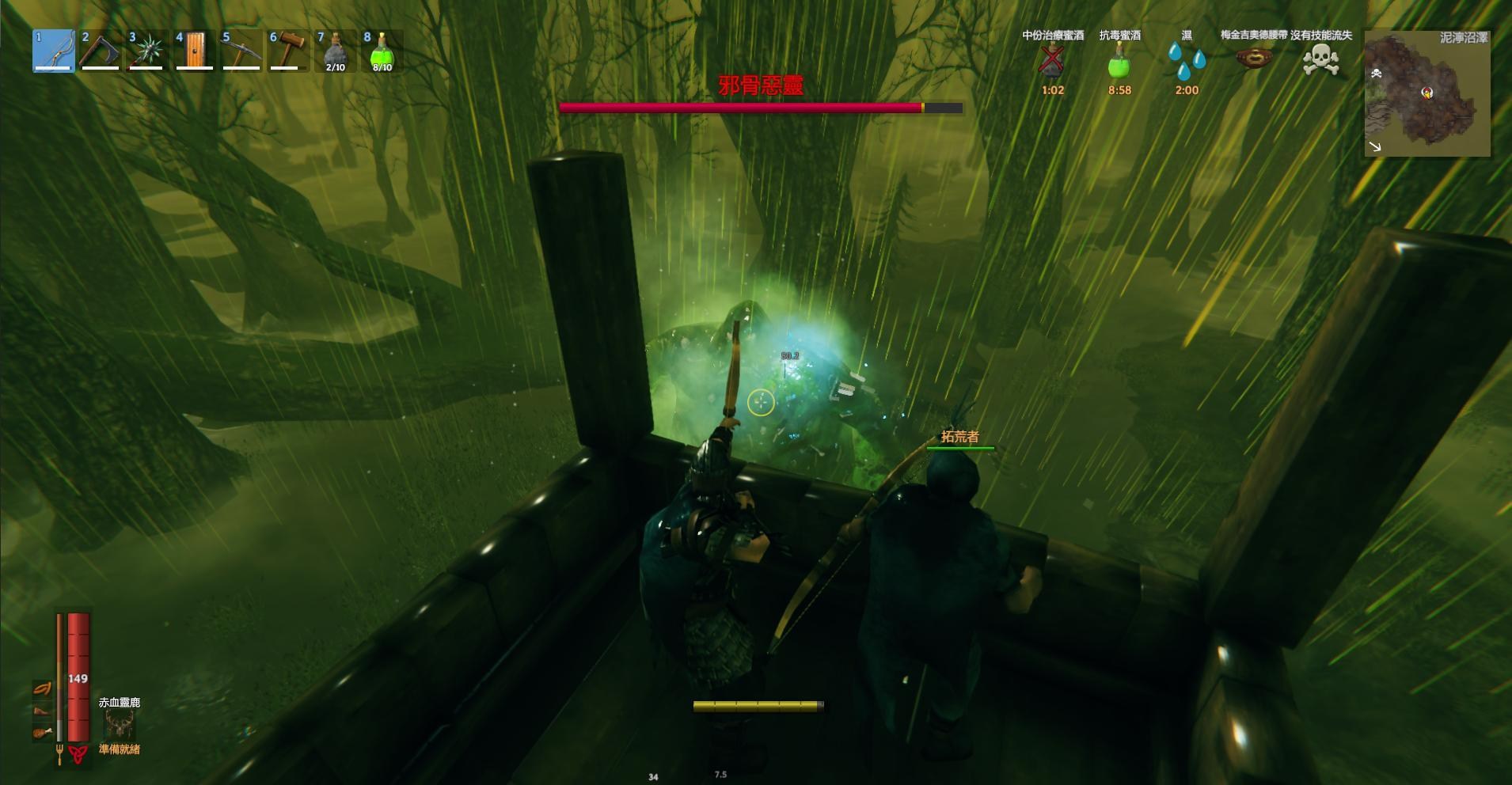Viewport: 1512px width, 785px height.
Task: Use the grey healing mead flask
Action: (336, 51)
